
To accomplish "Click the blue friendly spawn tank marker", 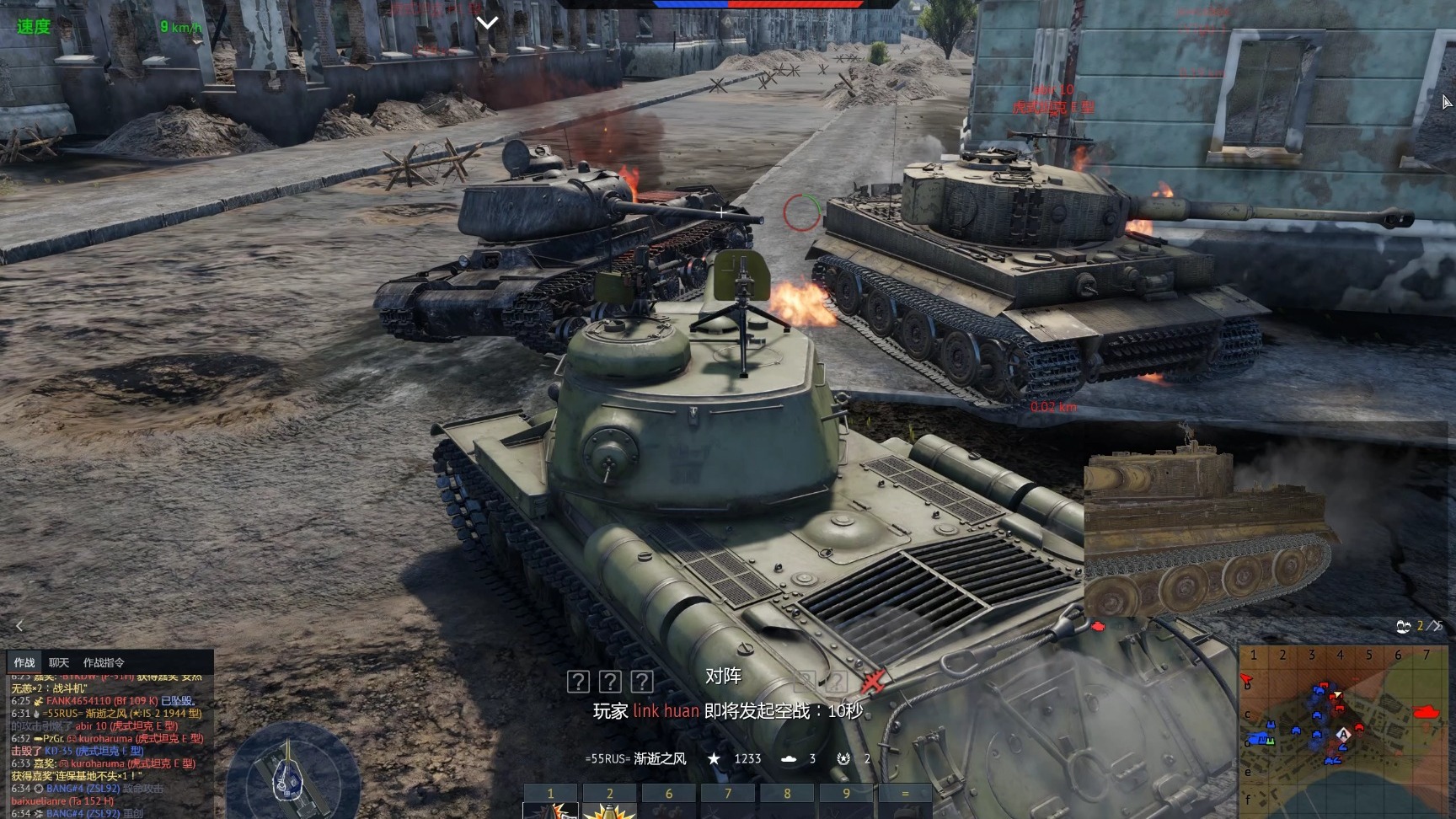I will click(x=1258, y=739).
